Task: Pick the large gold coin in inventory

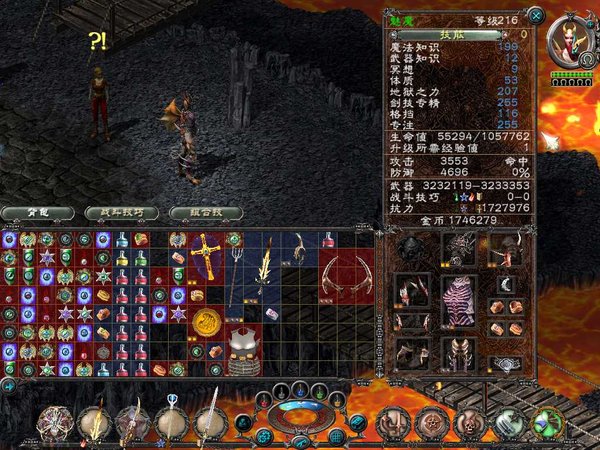Action: 207,322
